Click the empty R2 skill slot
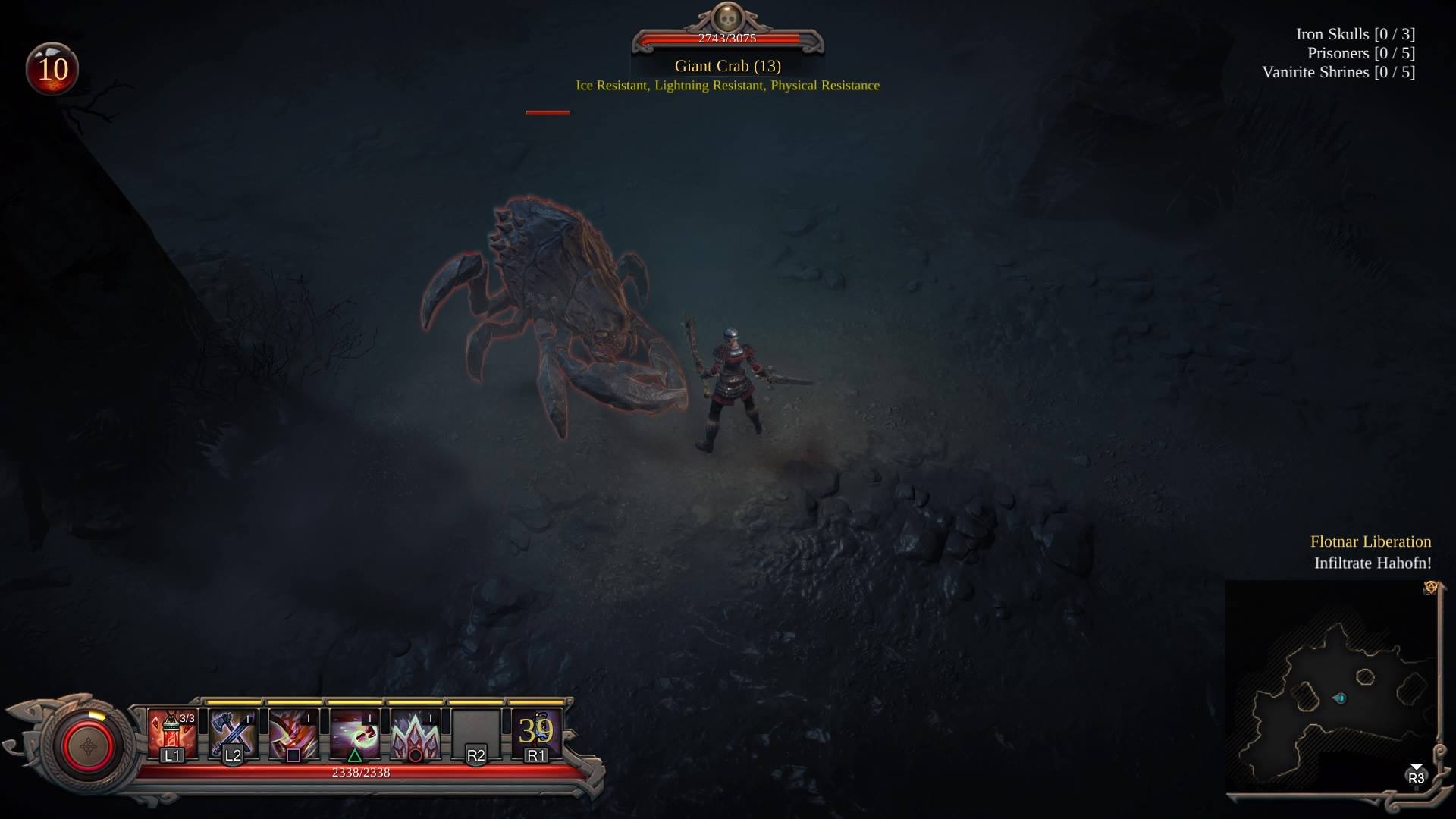Screen dimensions: 1456x819 pyautogui.click(x=476, y=732)
